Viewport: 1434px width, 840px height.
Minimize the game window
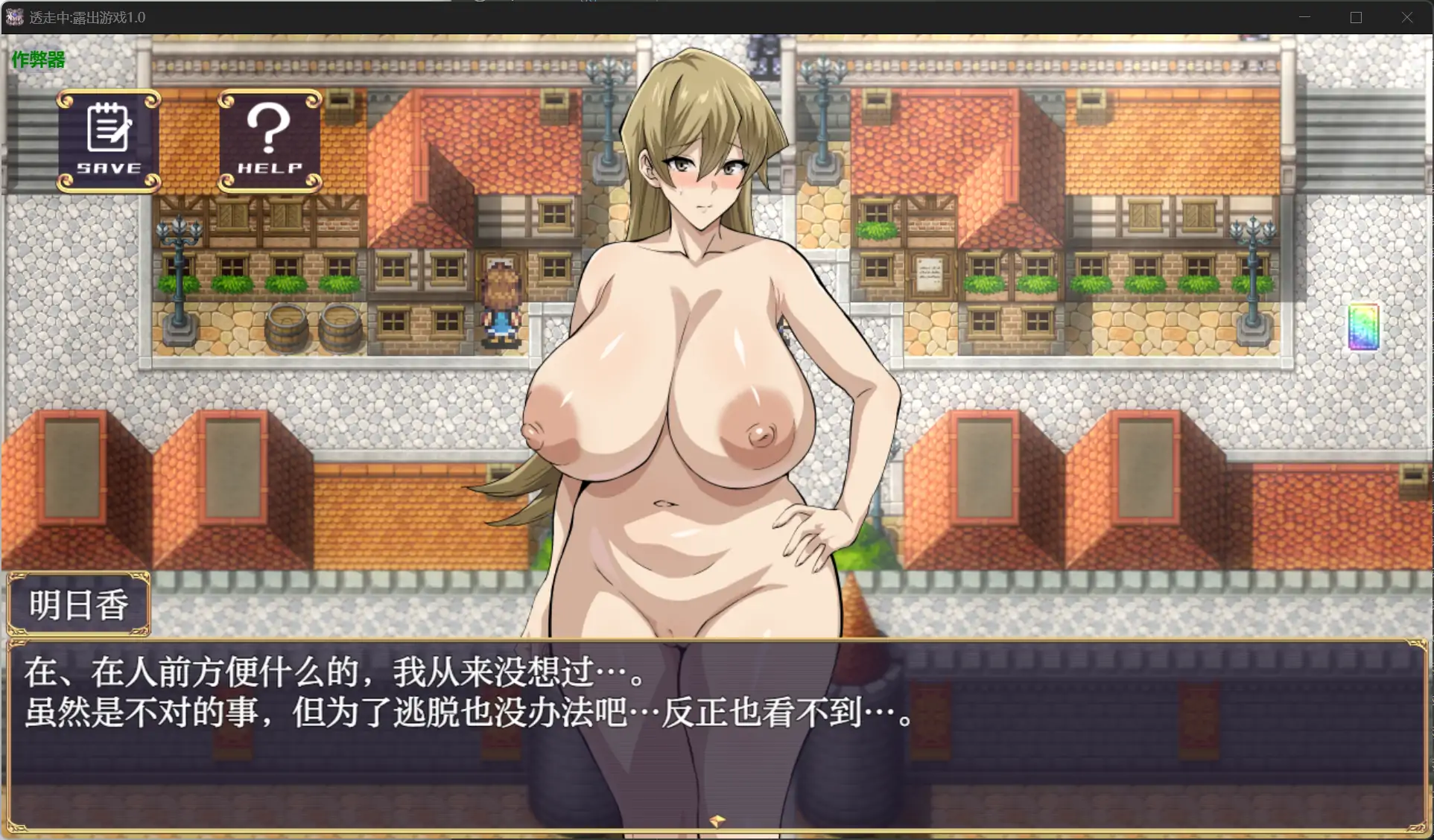tap(1304, 17)
